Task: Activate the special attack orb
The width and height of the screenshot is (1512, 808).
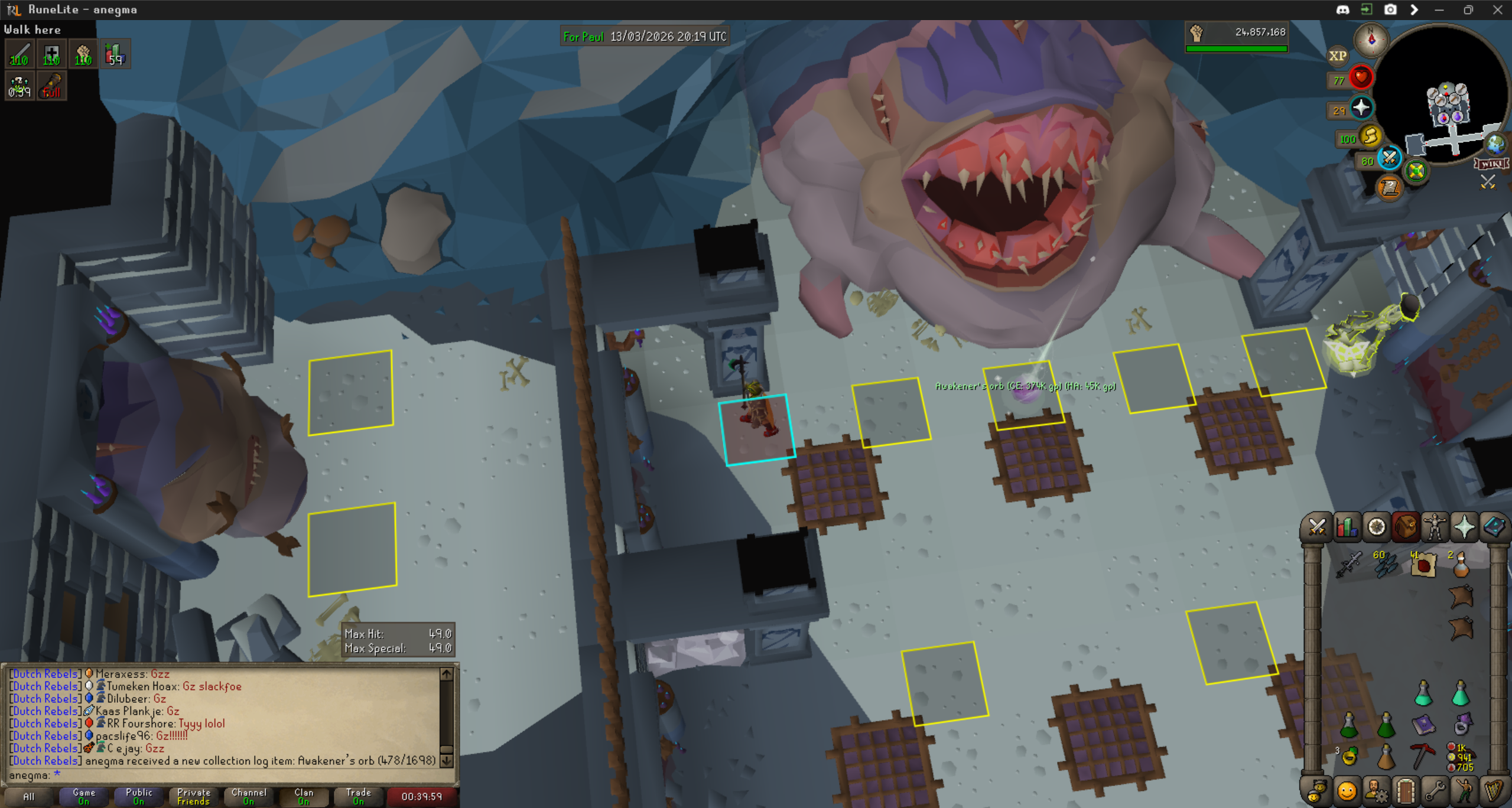Action: click(1389, 158)
